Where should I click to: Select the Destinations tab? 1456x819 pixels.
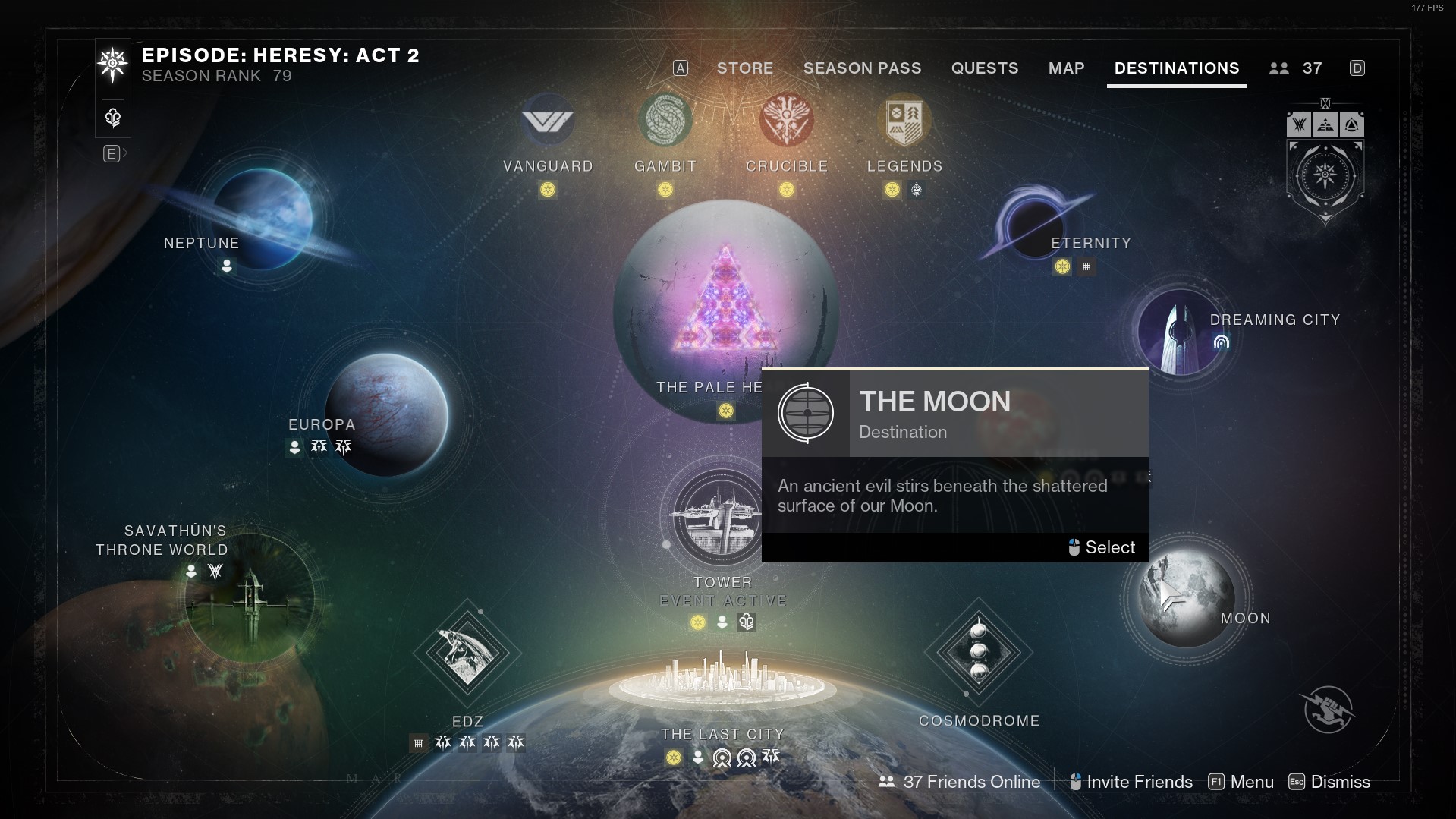click(x=1176, y=68)
